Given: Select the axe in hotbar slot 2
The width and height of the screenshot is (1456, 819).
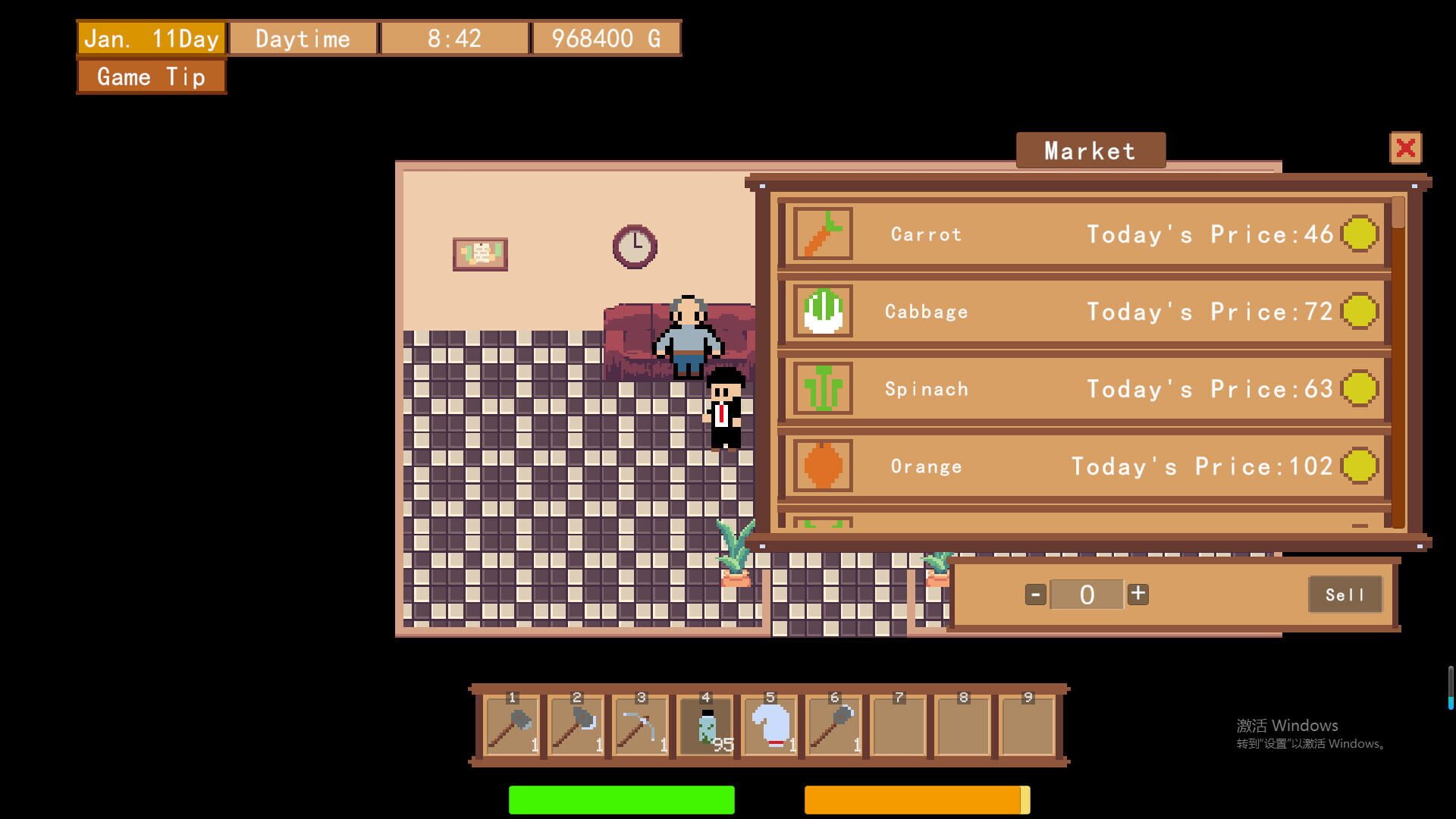Looking at the screenshot, I should (576, 726).
